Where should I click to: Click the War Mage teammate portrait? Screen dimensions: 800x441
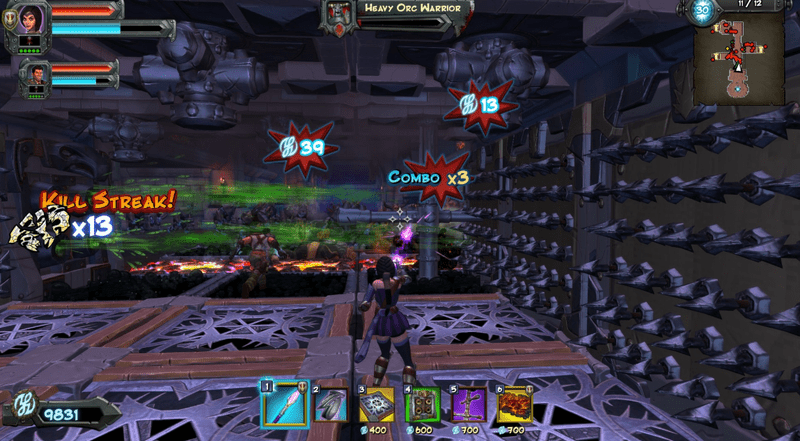pyautogui.click(x=35, y=74)
